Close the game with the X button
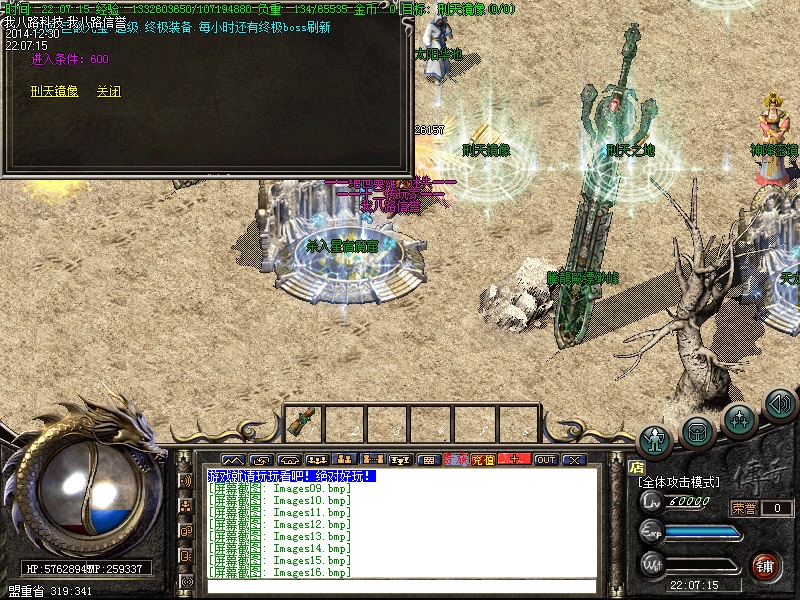 tap(573, 460)
